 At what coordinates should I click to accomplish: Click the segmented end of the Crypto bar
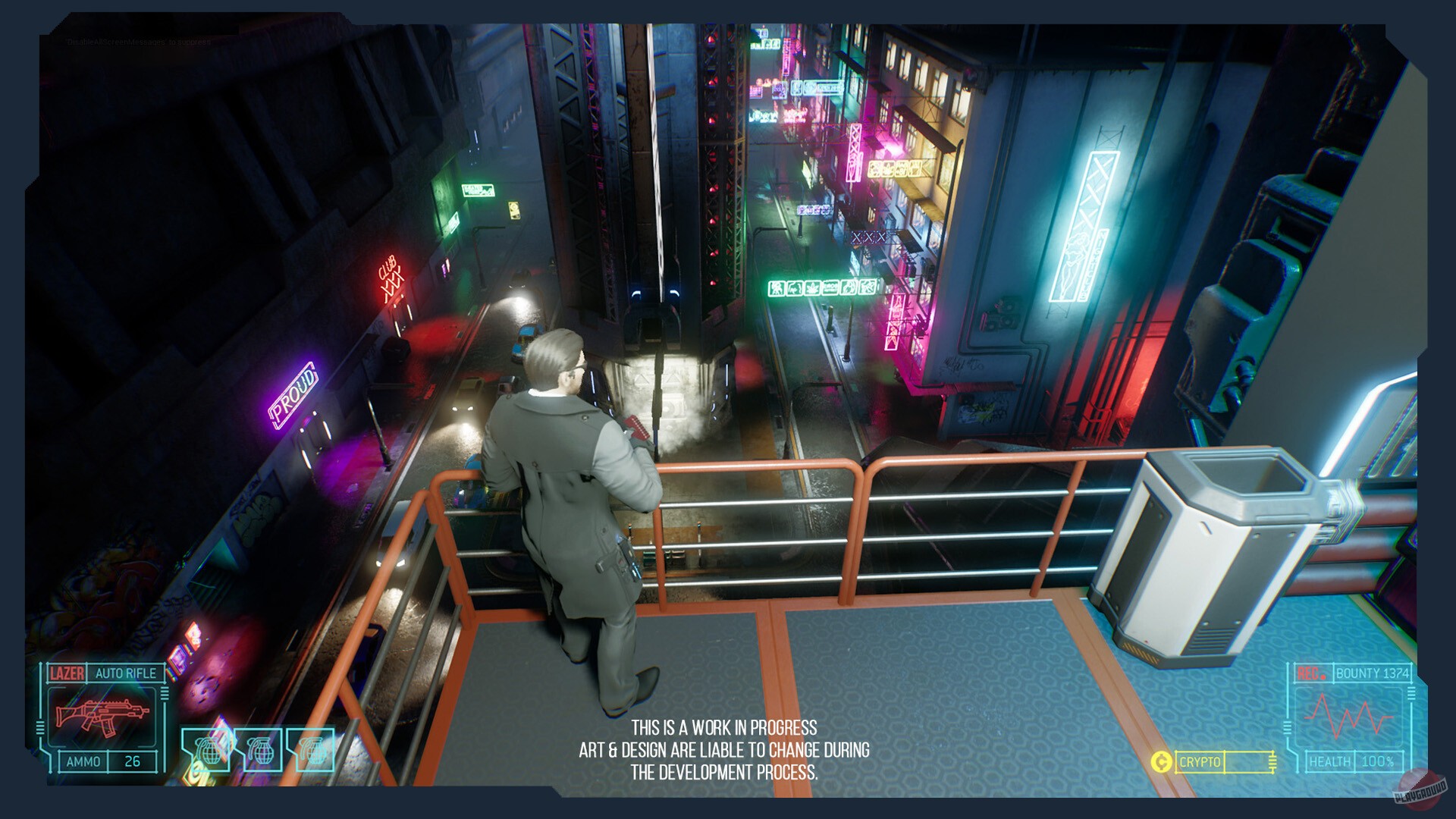click(1272, 761)
